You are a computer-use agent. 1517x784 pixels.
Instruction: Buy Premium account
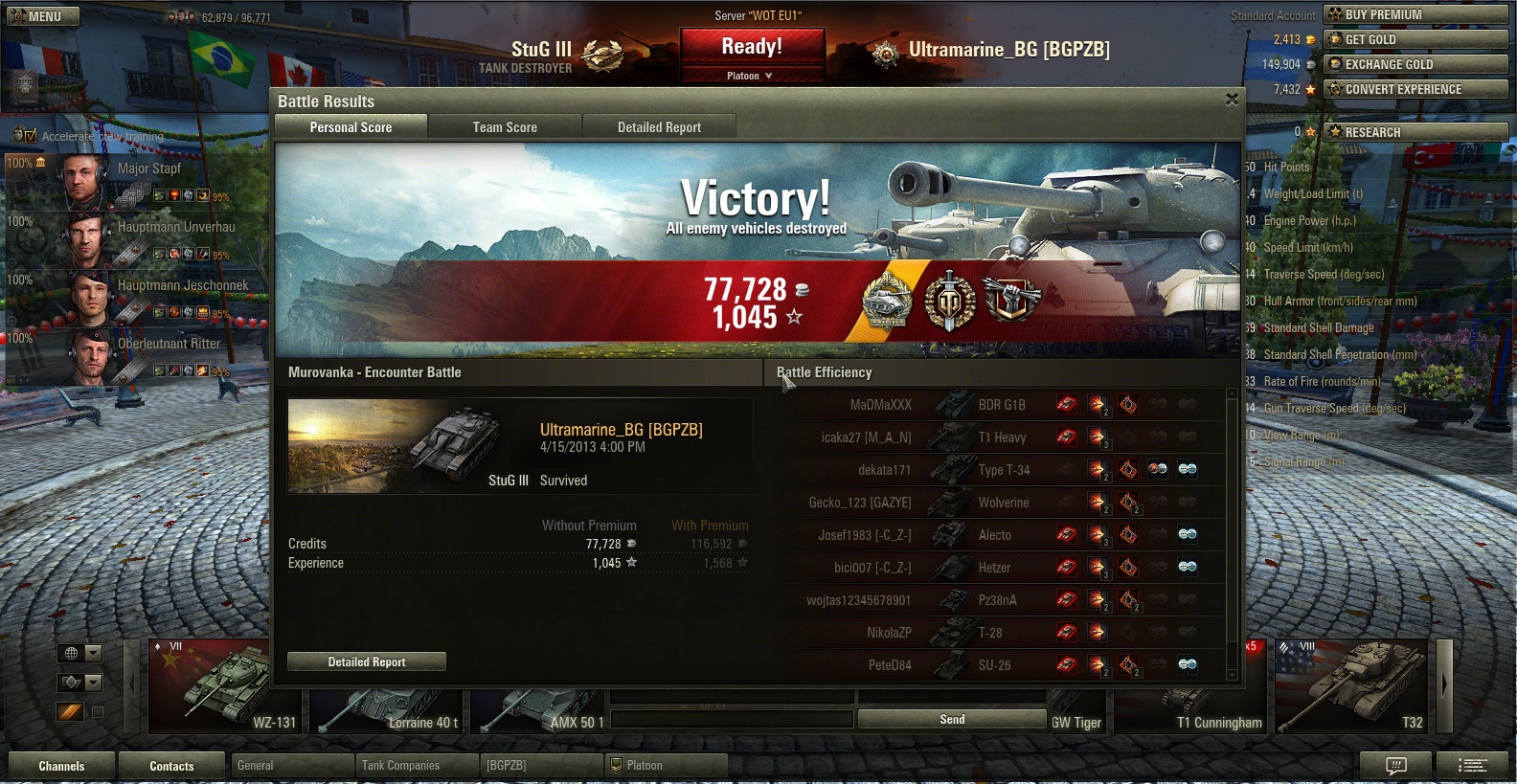(x=1415, y=14)
